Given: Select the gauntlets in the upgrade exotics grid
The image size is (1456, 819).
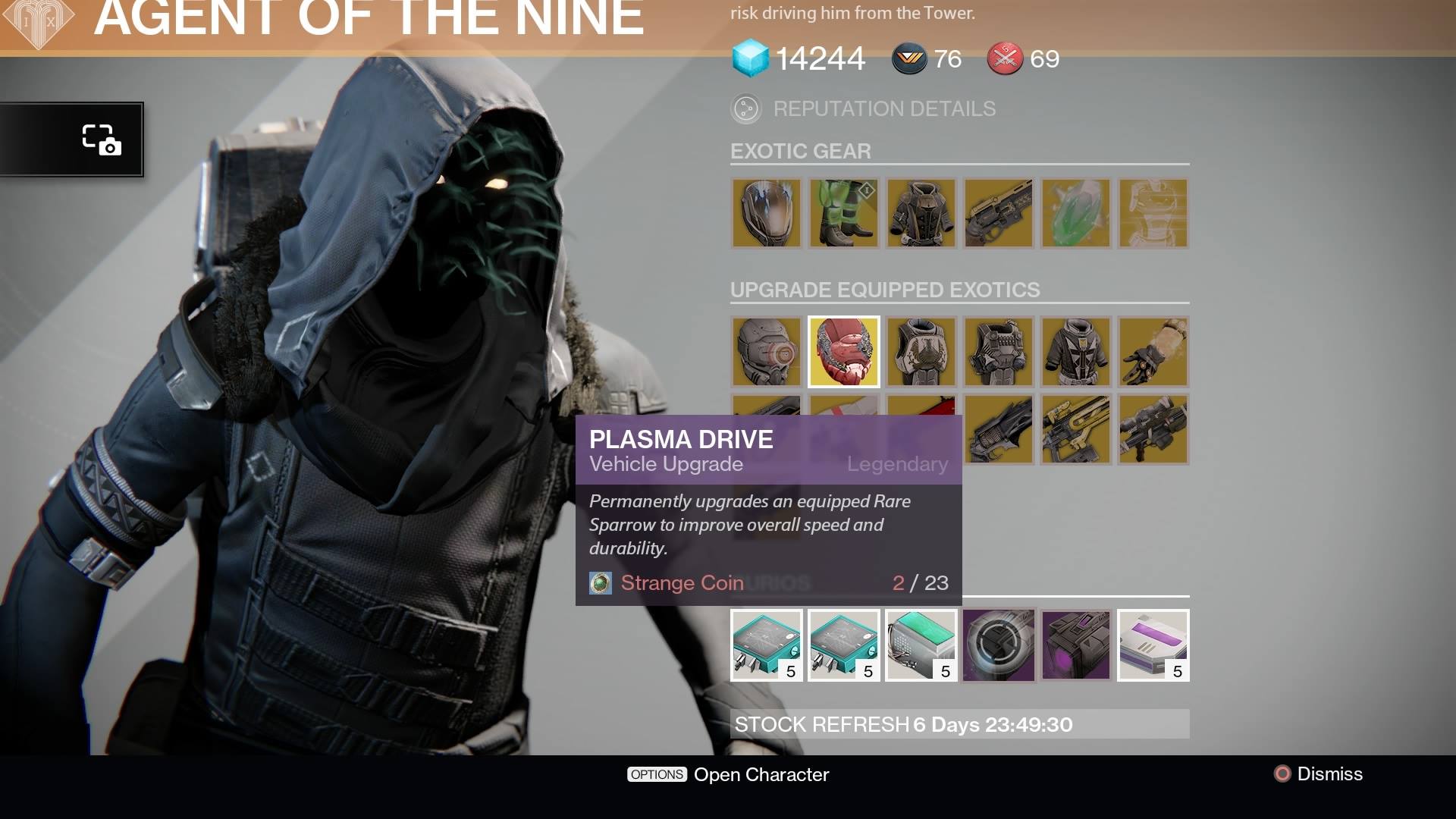Looking at the screenshot, I should 1153,351.
